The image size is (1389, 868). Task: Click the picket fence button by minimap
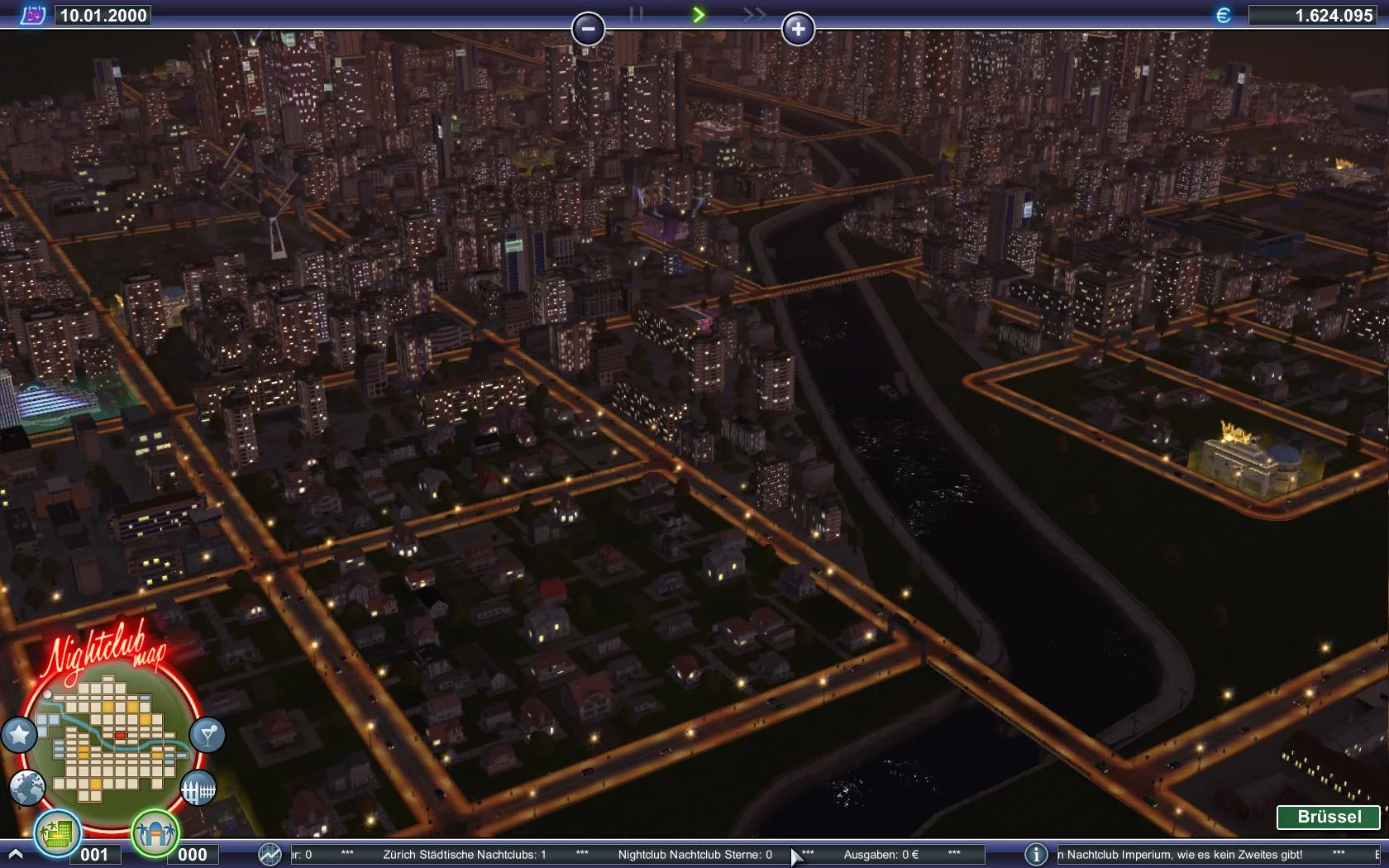pyautogui.click(x=198, y=789)
